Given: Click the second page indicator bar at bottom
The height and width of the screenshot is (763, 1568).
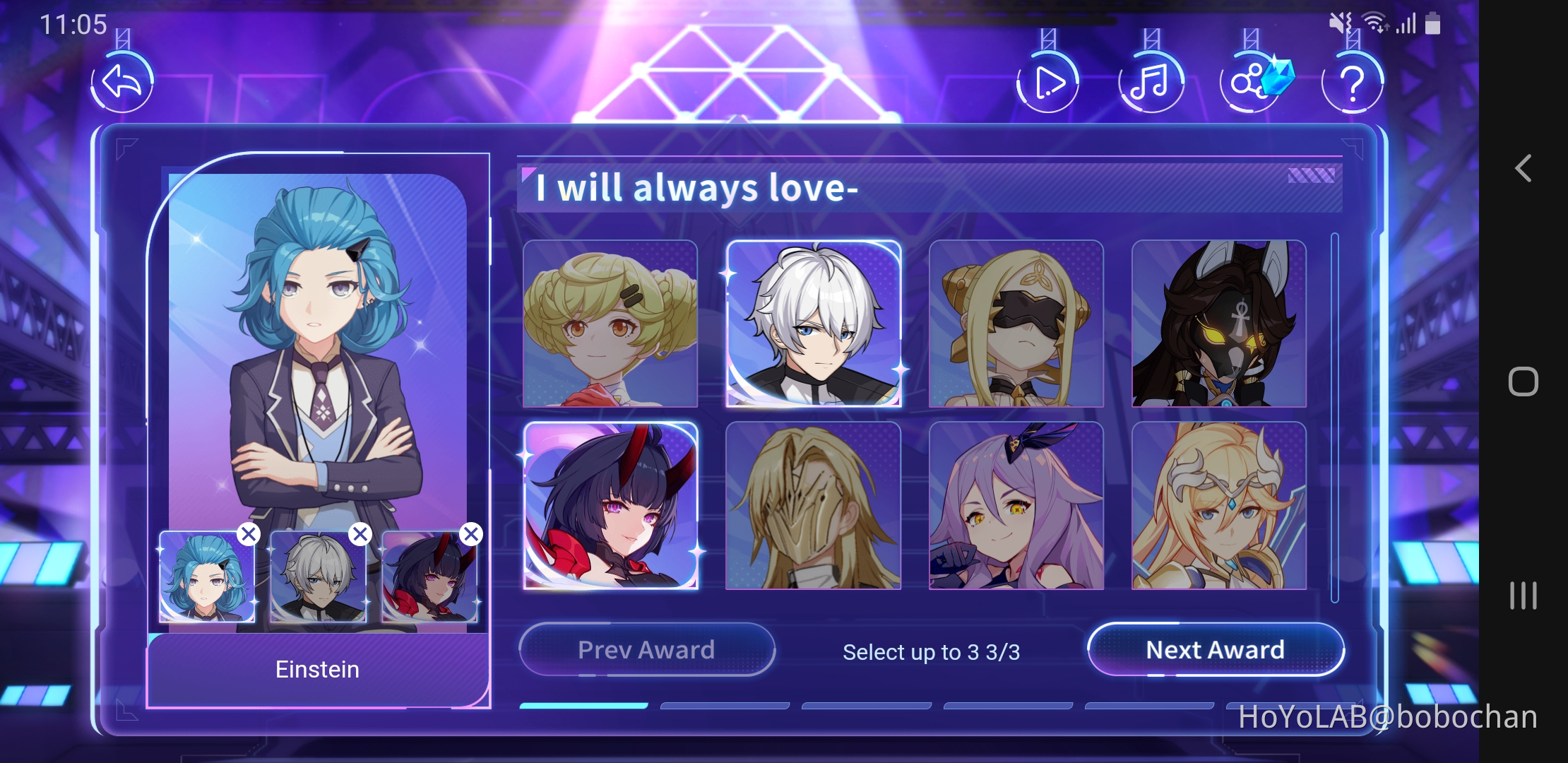Looking at the screenshot, I should (725, 704).
